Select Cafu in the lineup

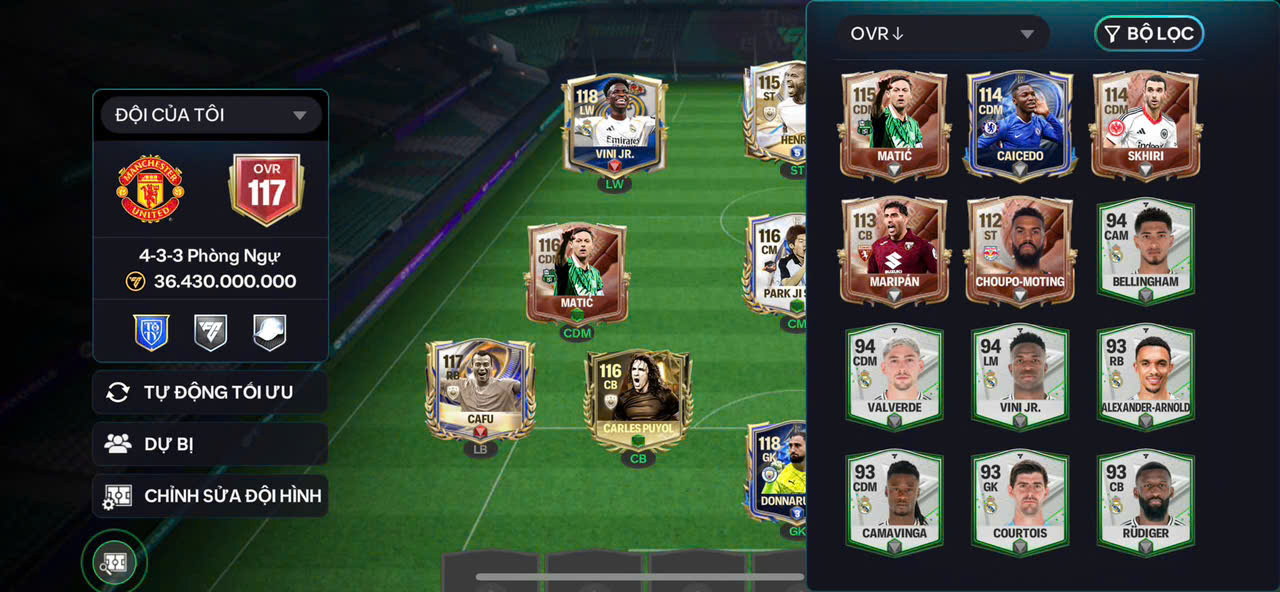click(x=480, y=391)
